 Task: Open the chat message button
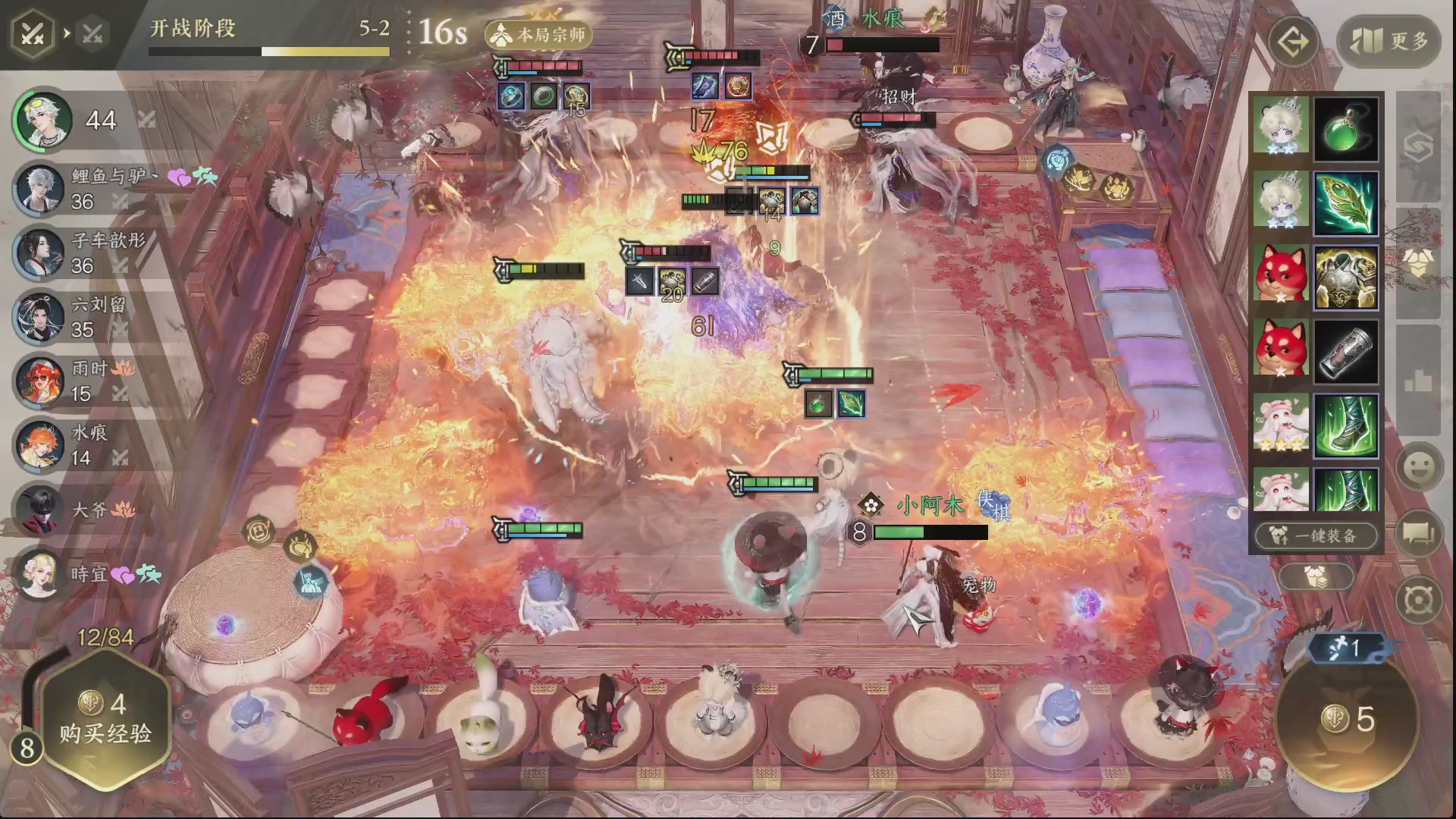pyautogui.click(x=1417, y=533)
